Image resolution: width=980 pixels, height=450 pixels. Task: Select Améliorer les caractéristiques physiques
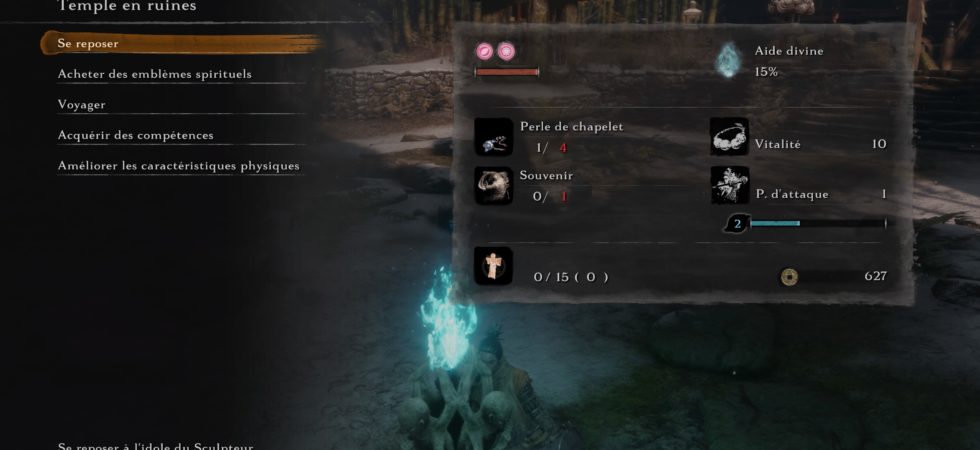pyautogui.click(x=179, y=165)
